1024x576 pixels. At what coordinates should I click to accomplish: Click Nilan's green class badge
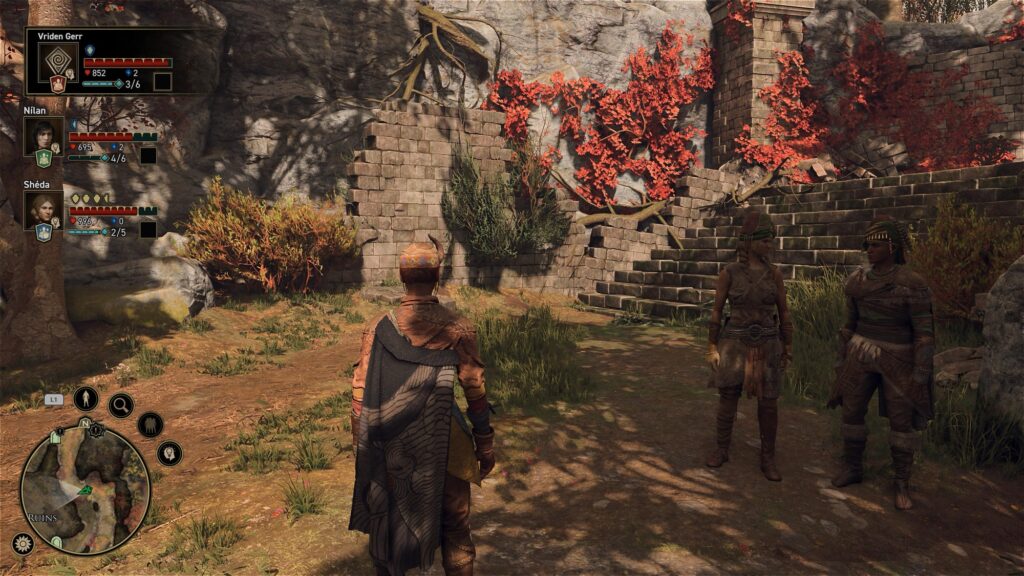(43, 158)
